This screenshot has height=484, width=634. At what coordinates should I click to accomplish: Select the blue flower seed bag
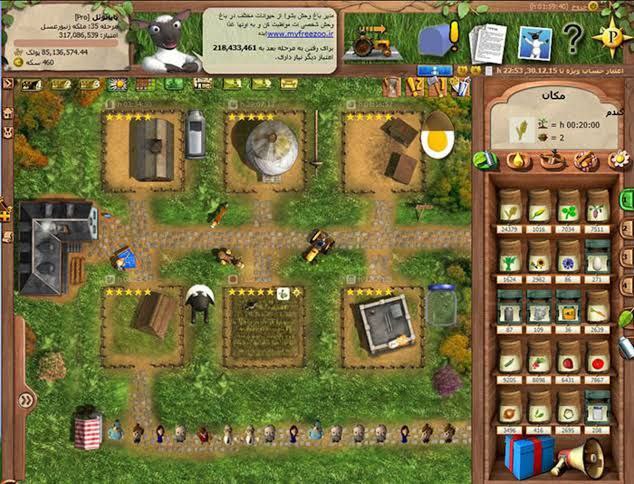click(569, 257)
